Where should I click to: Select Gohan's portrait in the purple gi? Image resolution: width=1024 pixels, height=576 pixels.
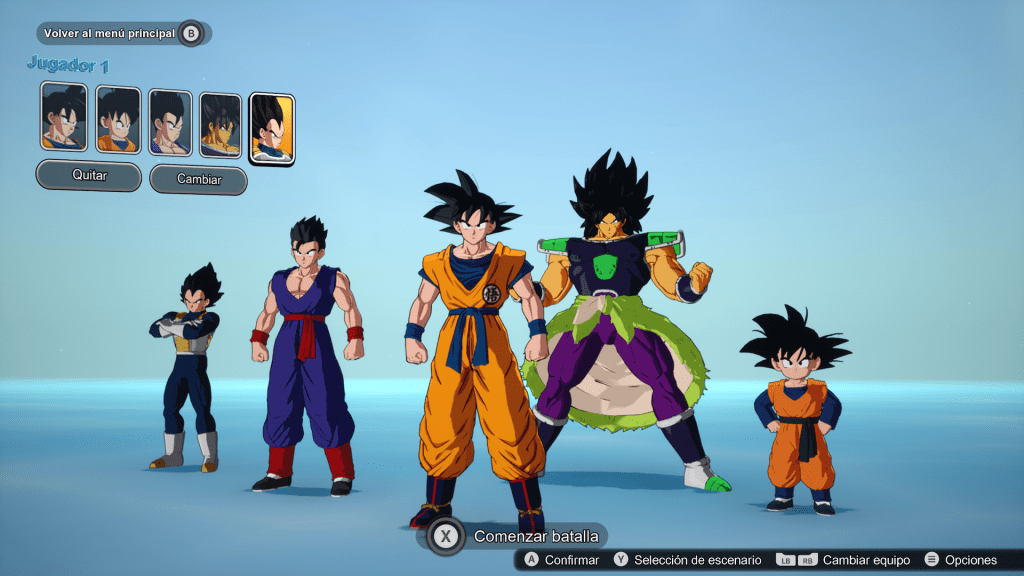(x=170, y=123)
